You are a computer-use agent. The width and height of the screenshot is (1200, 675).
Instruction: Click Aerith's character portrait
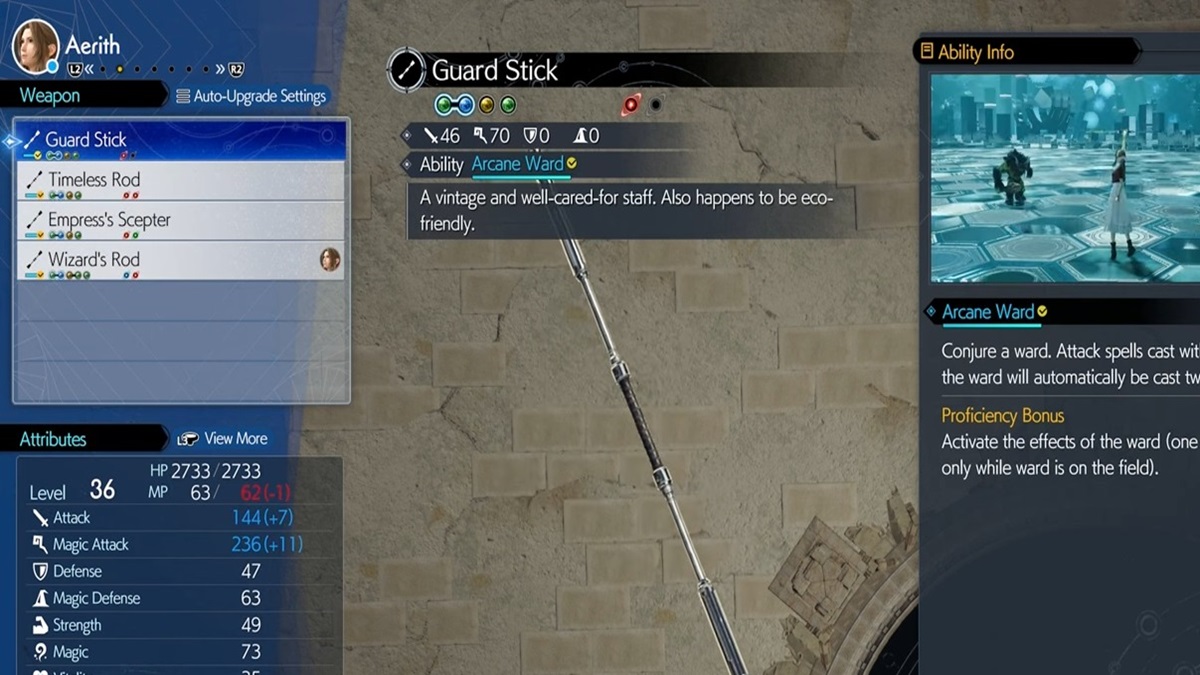tap(34, 45)
